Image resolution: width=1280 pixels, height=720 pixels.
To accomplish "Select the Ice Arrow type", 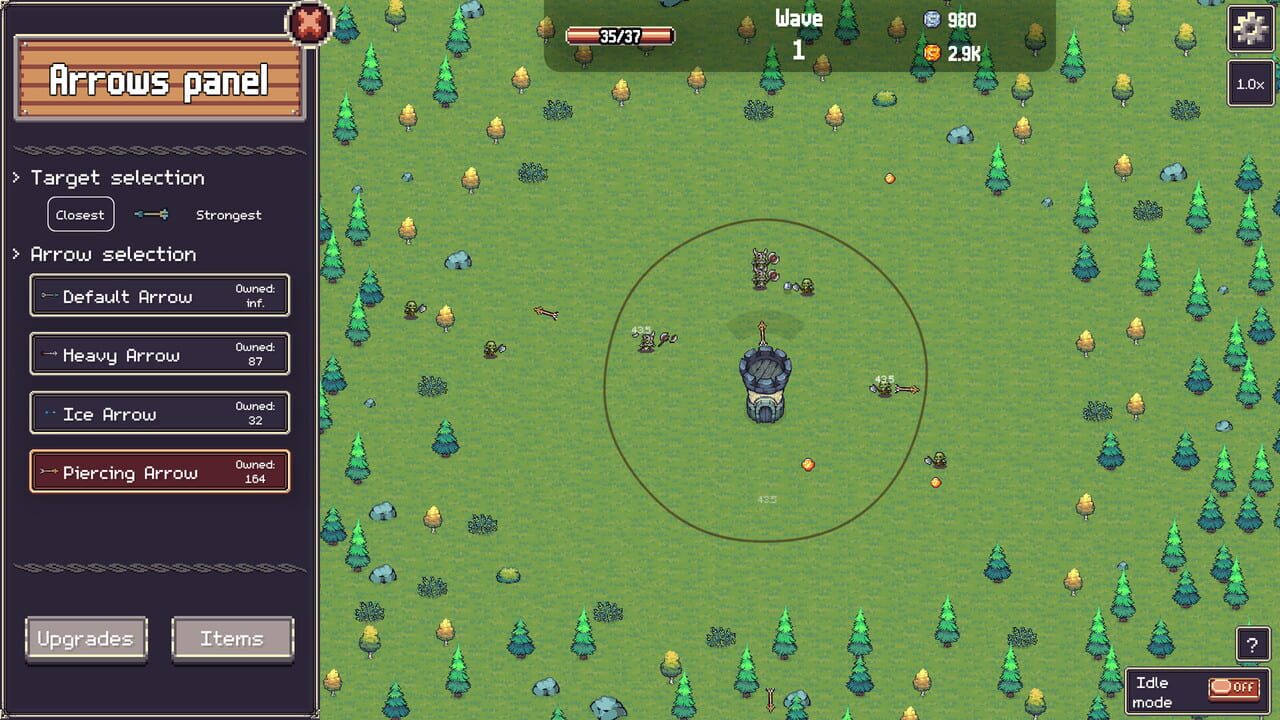I will tap(159, 413).
